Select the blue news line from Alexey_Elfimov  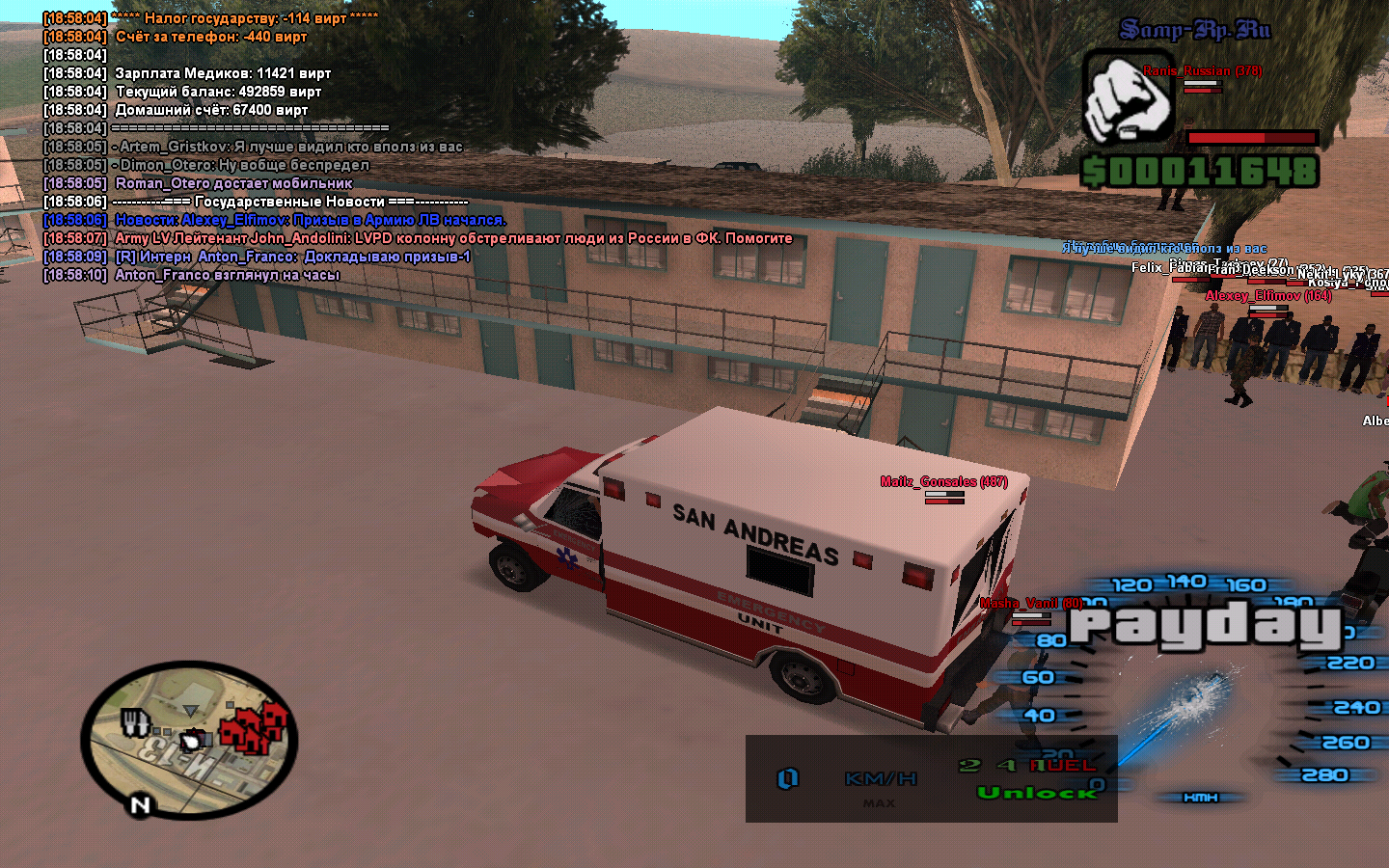310,220
